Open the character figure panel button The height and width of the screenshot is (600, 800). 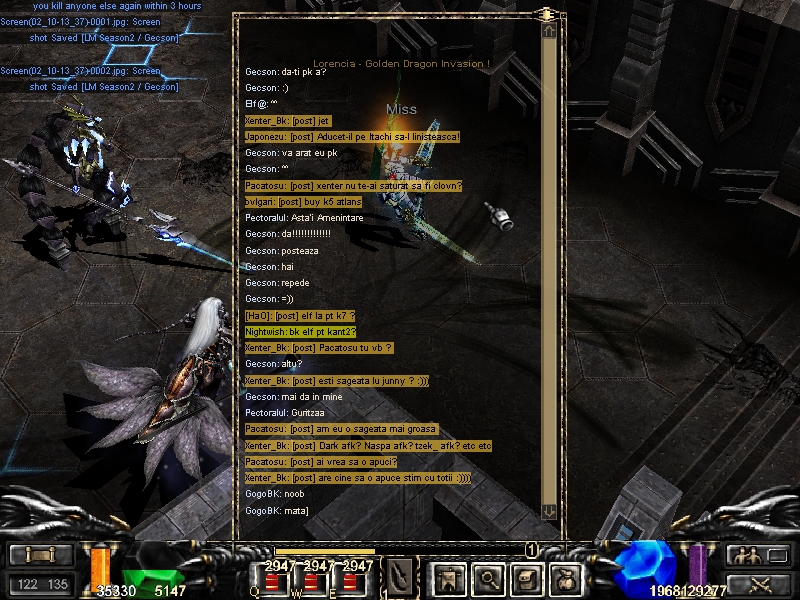click(445, 577)
